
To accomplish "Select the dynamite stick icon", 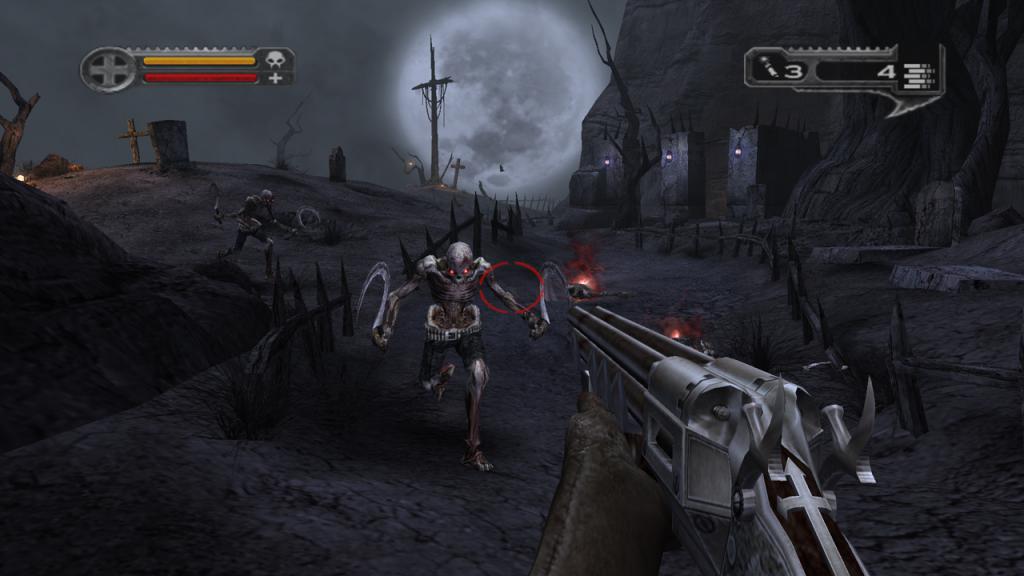I will [x=768, y=69].
